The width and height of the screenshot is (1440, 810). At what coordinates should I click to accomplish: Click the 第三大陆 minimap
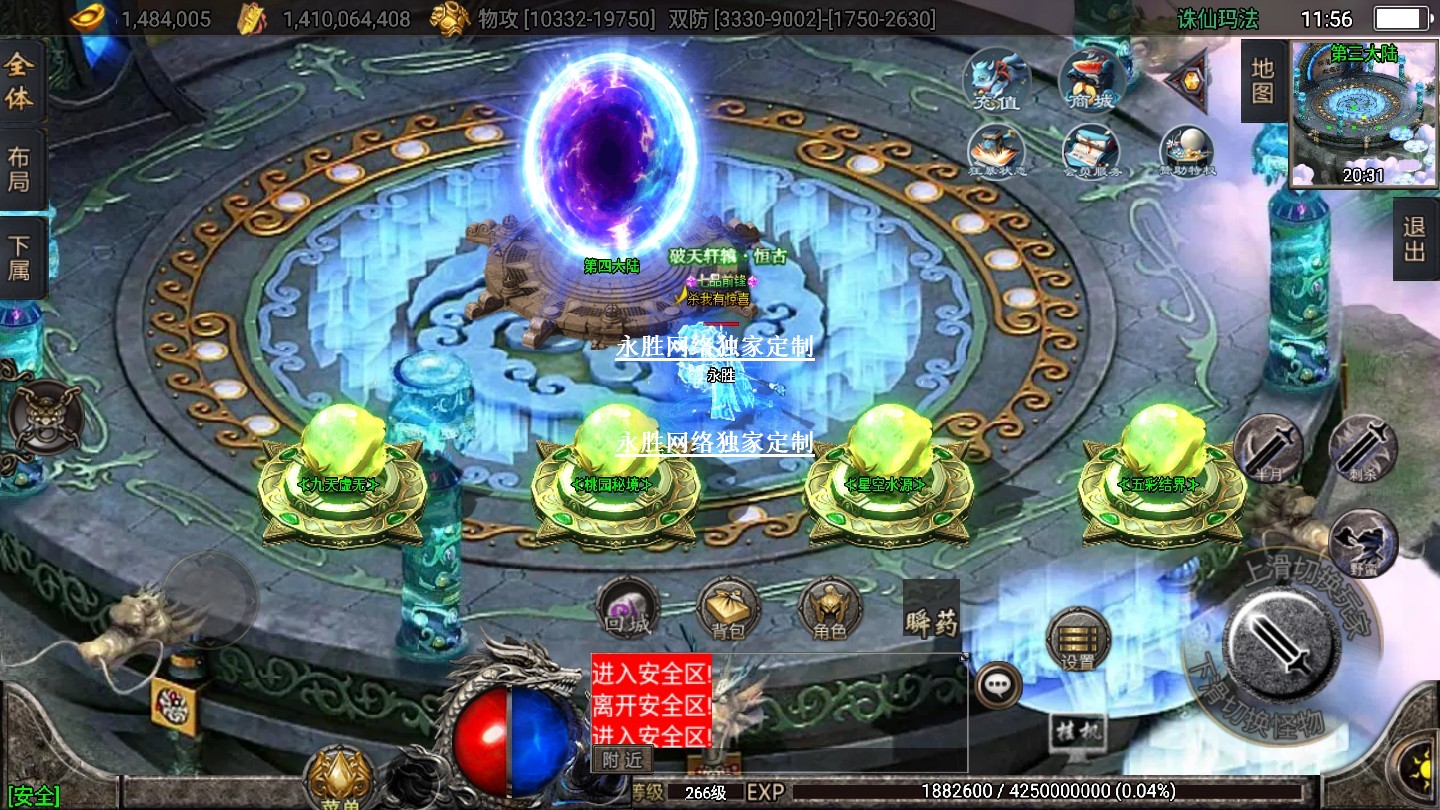(x=1362, y=114)
